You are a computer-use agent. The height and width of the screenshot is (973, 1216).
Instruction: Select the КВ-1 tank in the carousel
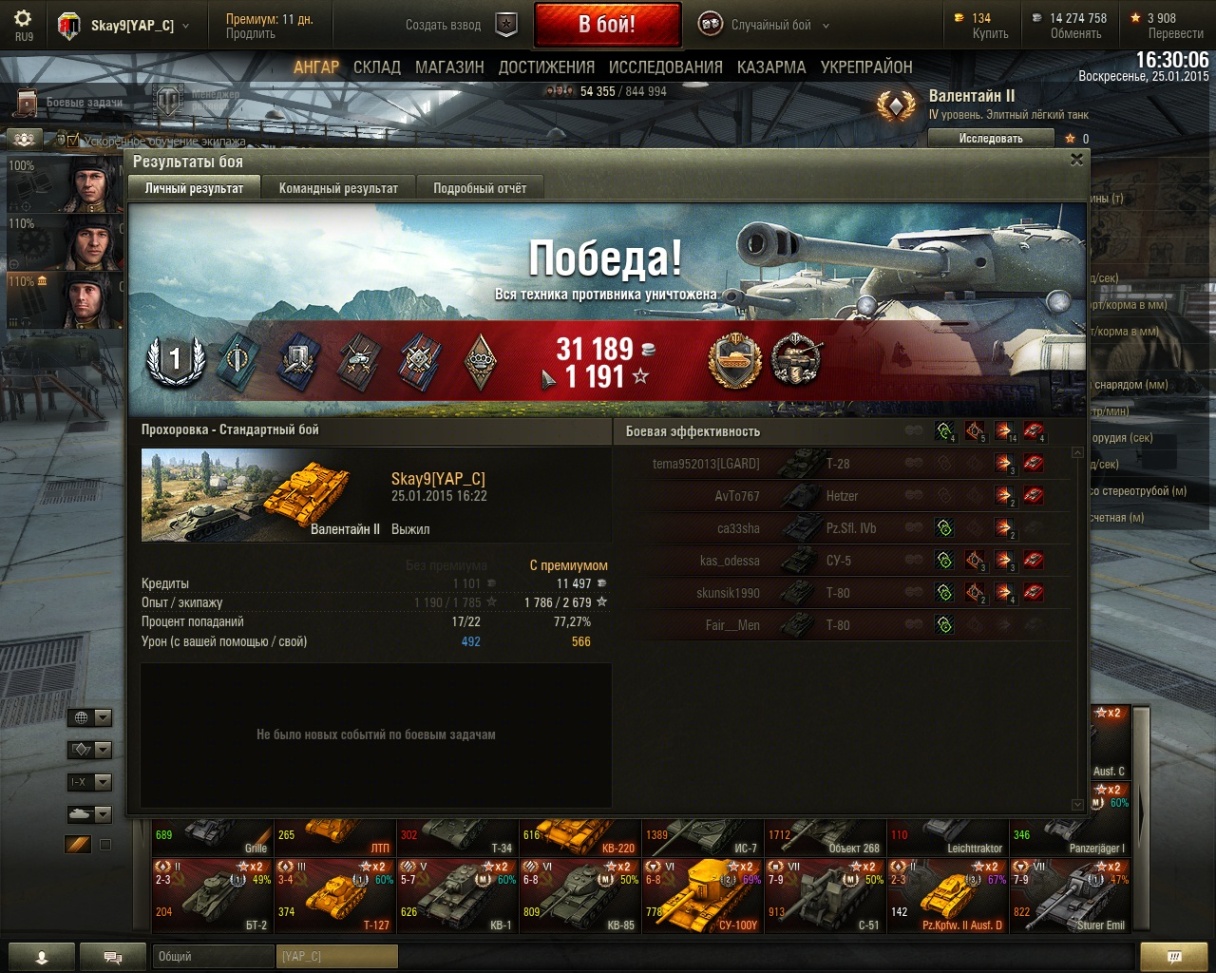pos(457,893)
